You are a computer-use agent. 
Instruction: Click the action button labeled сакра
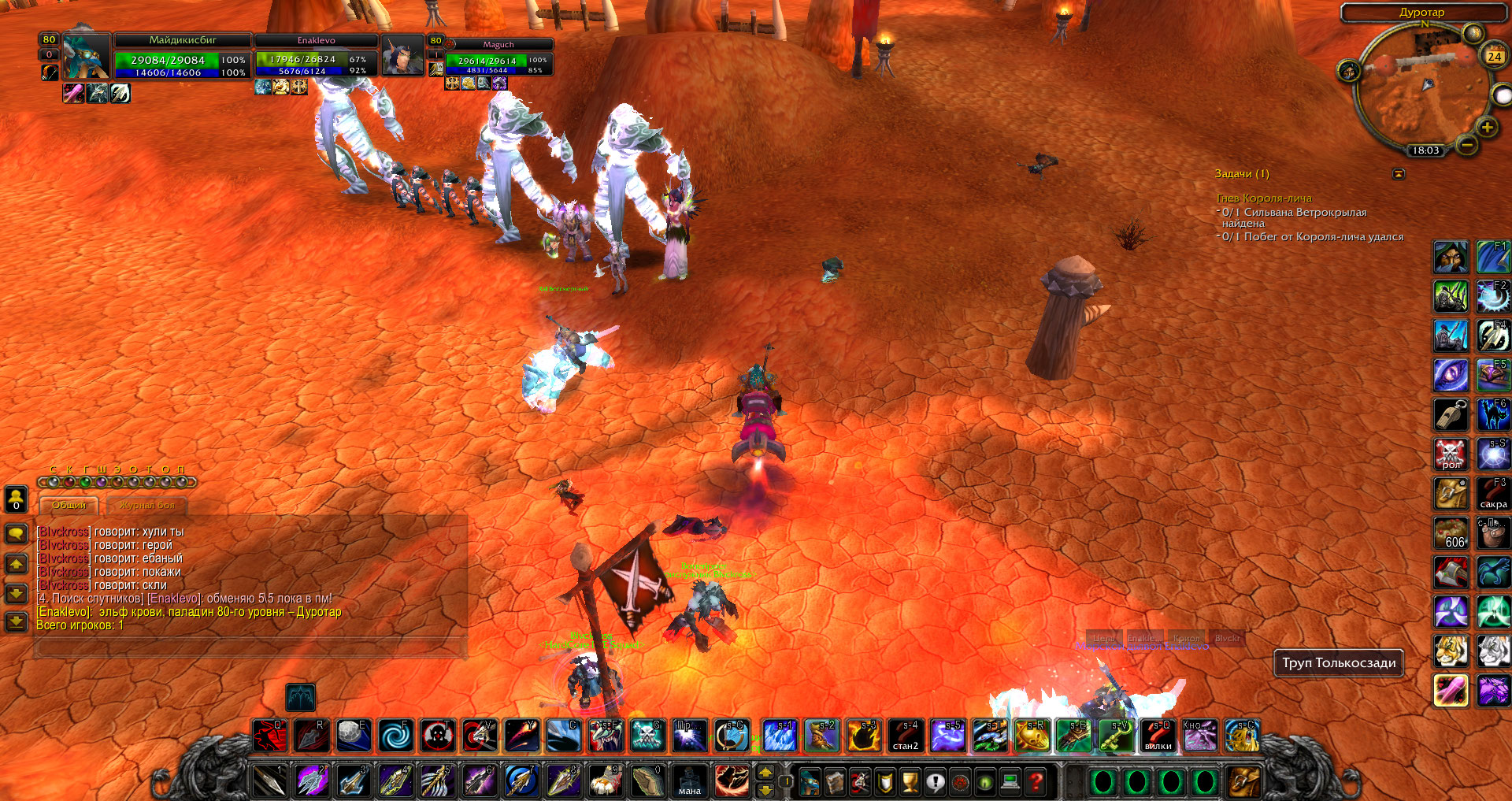coord(1493,493)
